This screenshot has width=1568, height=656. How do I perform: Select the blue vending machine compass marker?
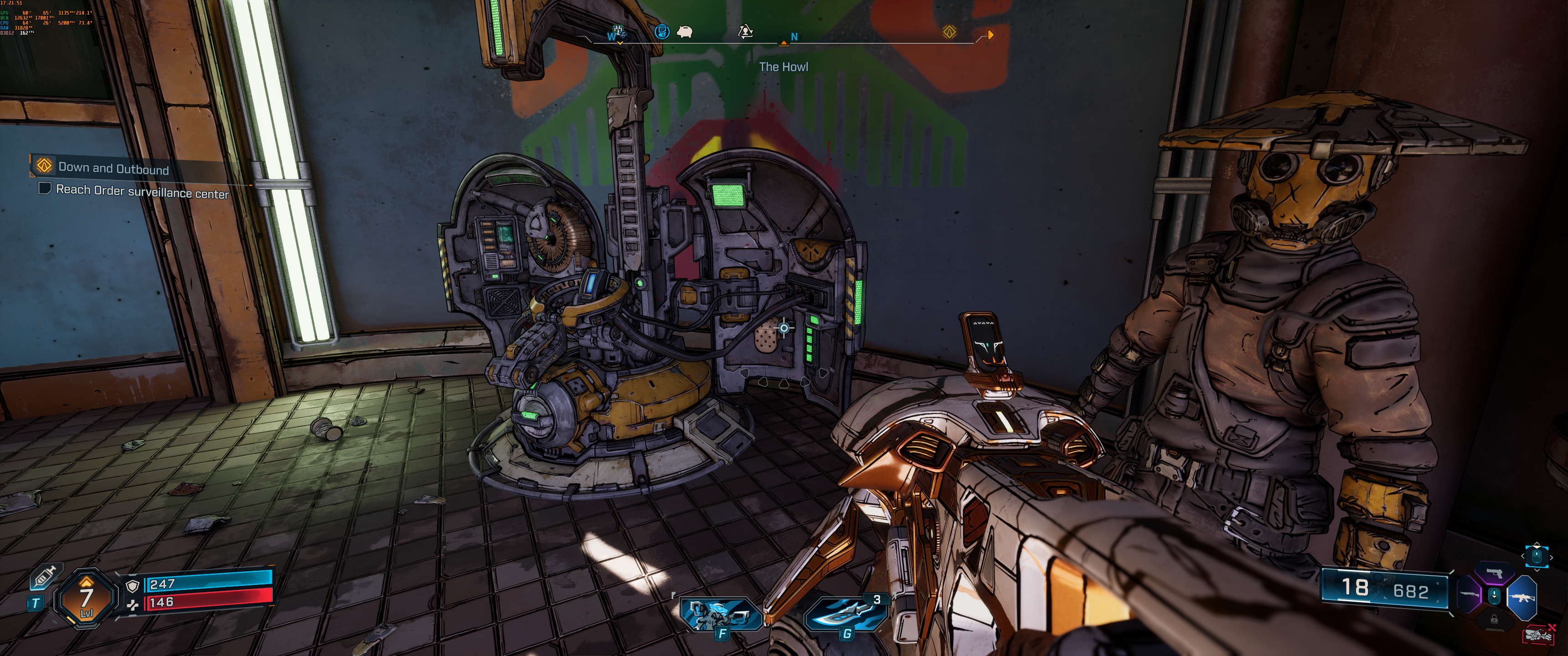pos(662,31)
